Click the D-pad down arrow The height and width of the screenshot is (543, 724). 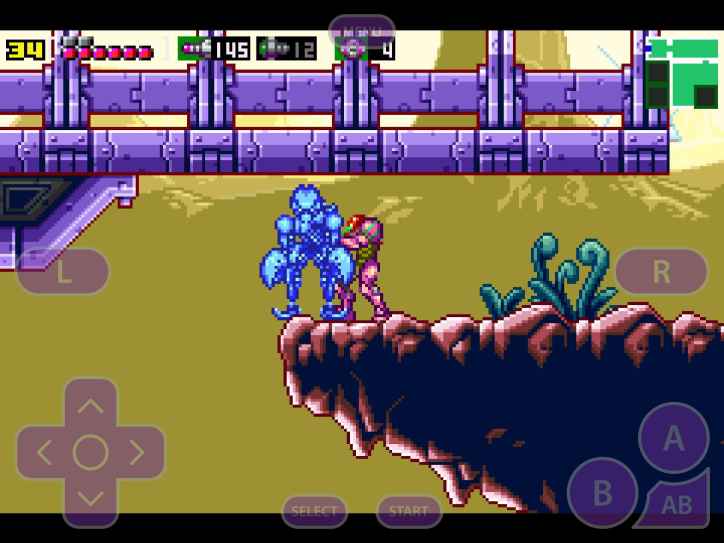tap(90, 499)
